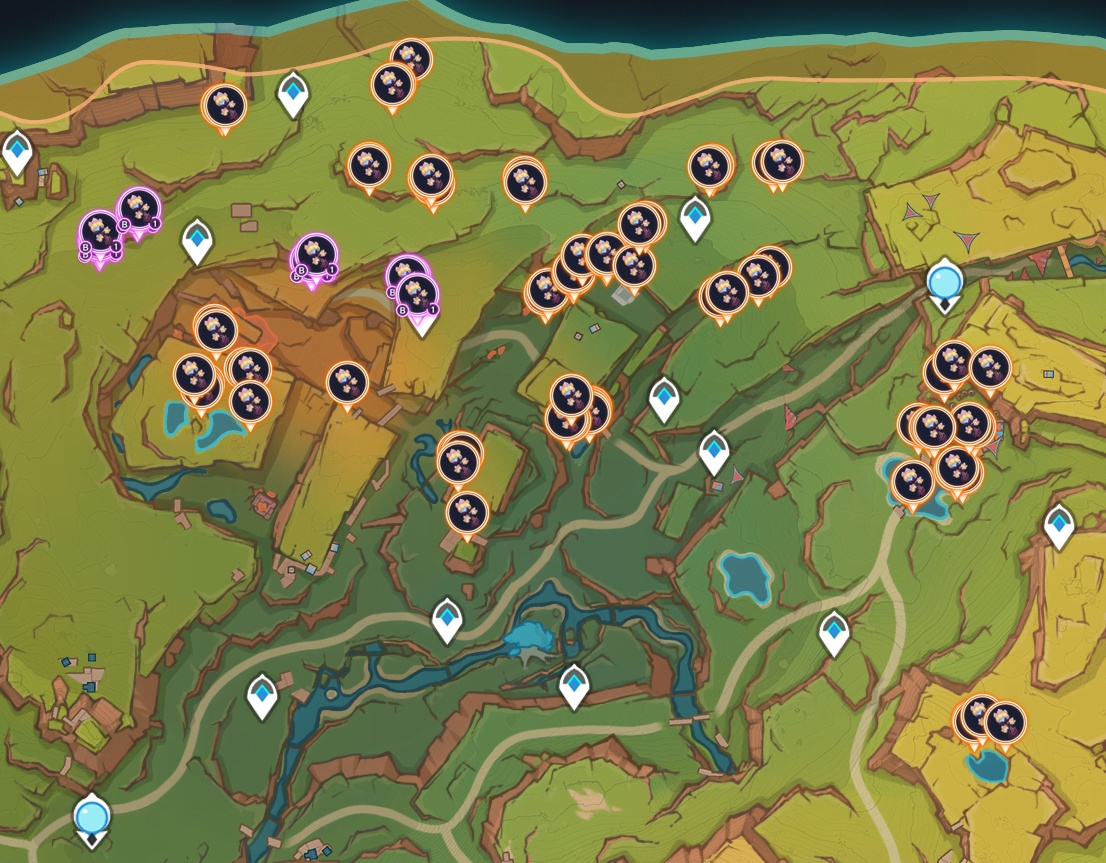Screen dimensions: 1106x863
Task: Select the blue orb marker beside the red tents
Action: click(x=943, y=281)
